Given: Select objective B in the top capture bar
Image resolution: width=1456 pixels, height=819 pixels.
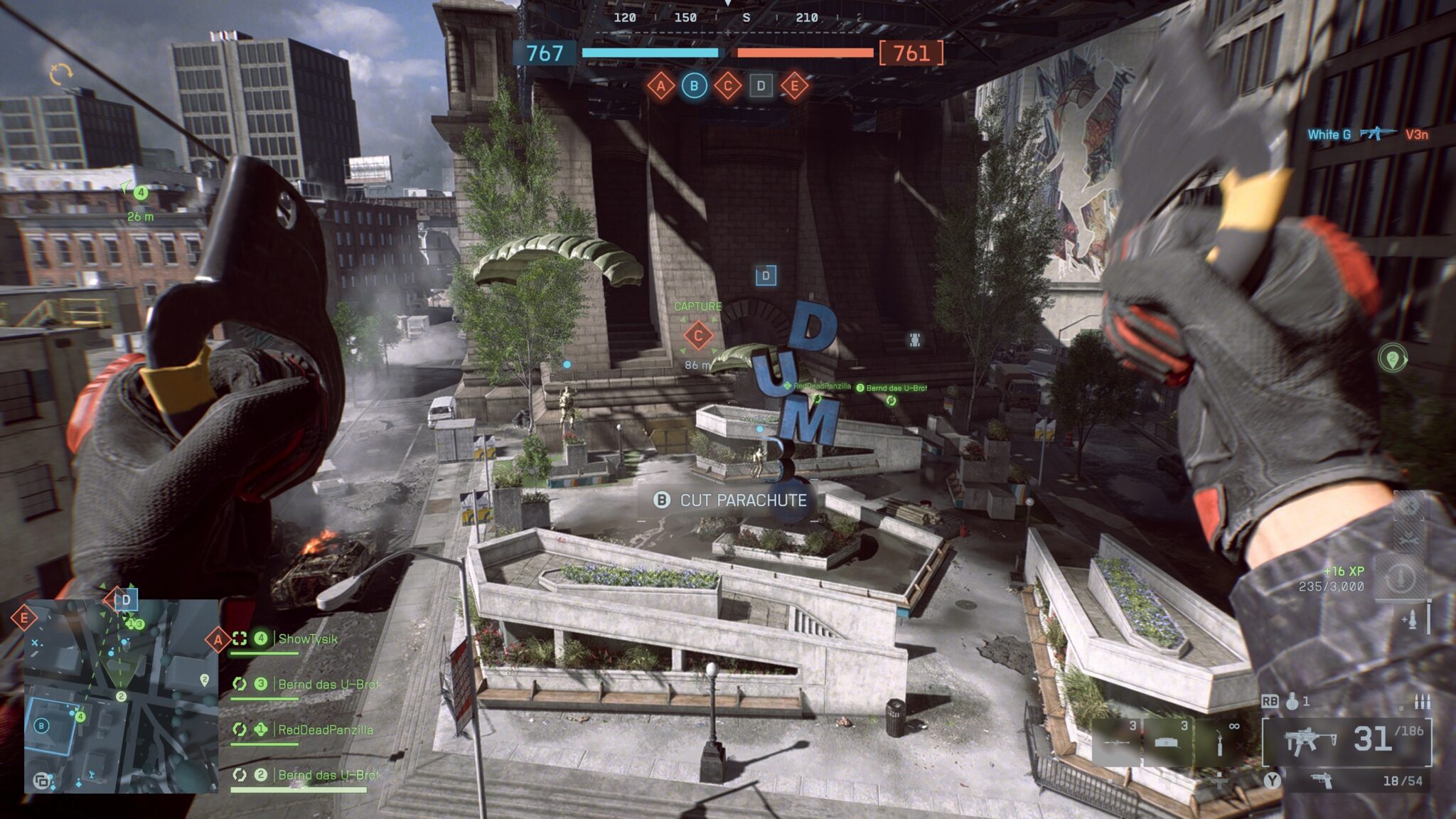Looking at the screenshot, I should [694, 87].
